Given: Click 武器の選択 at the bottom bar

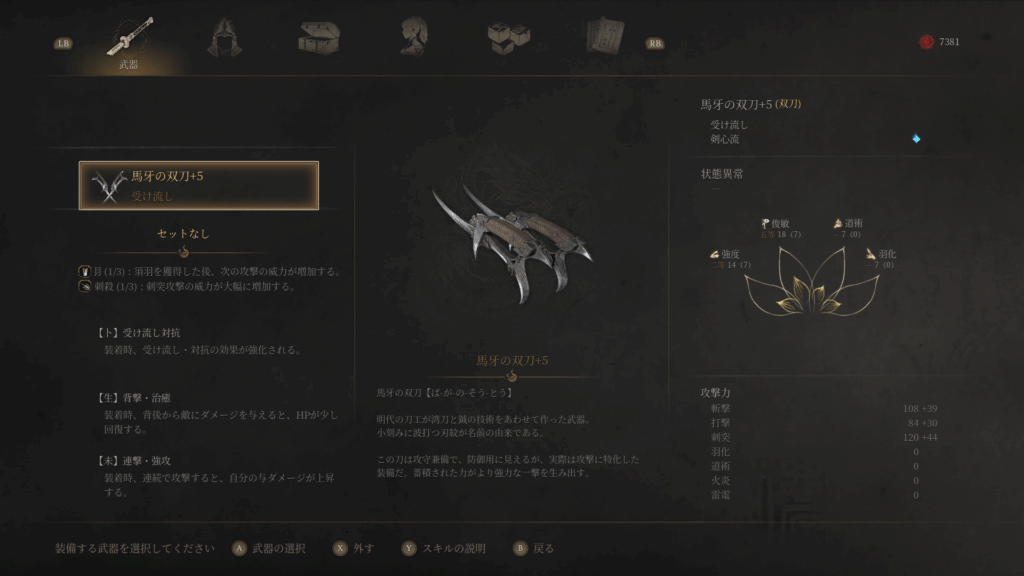Looking at the screenshot, I should click(x=269, y=548).
